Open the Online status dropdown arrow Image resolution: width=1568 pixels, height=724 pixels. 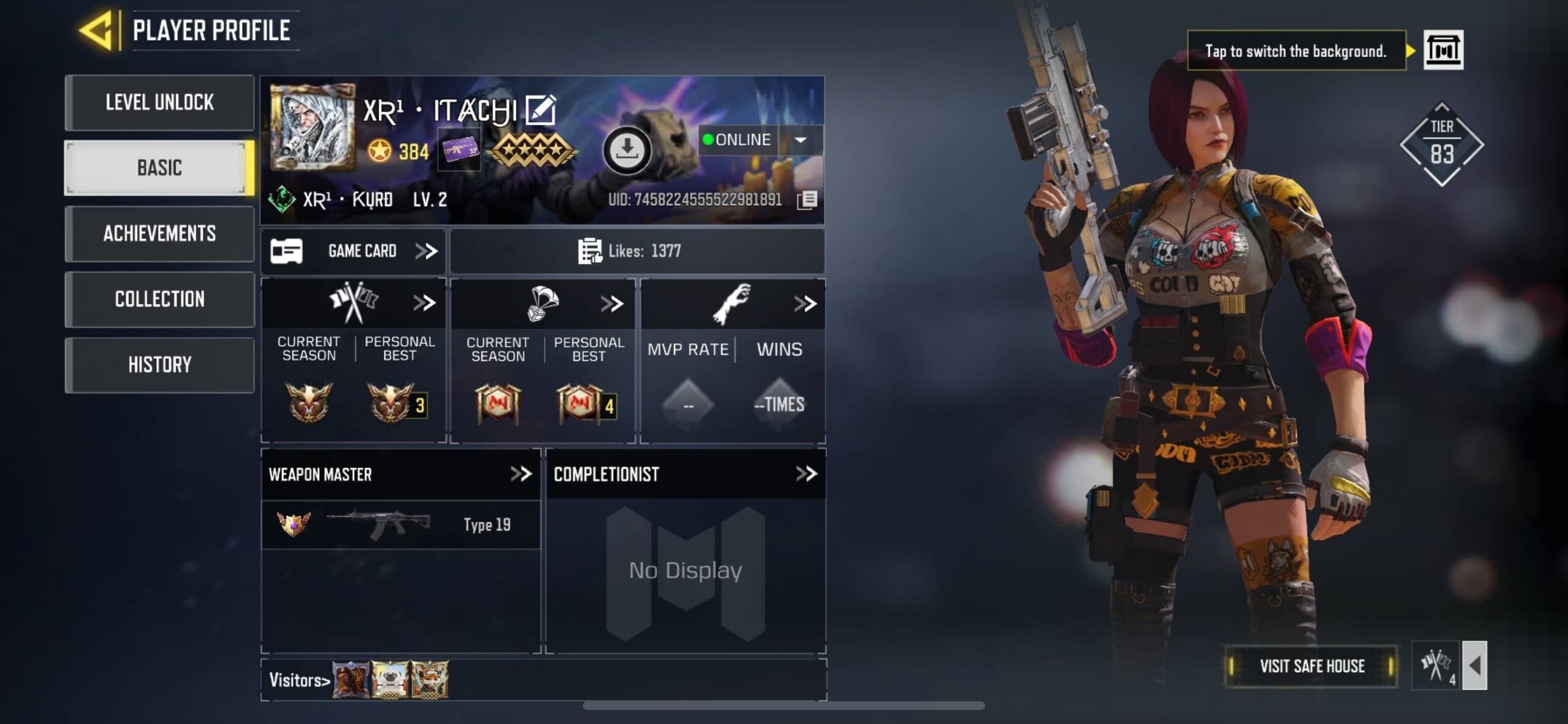(799, 140)
